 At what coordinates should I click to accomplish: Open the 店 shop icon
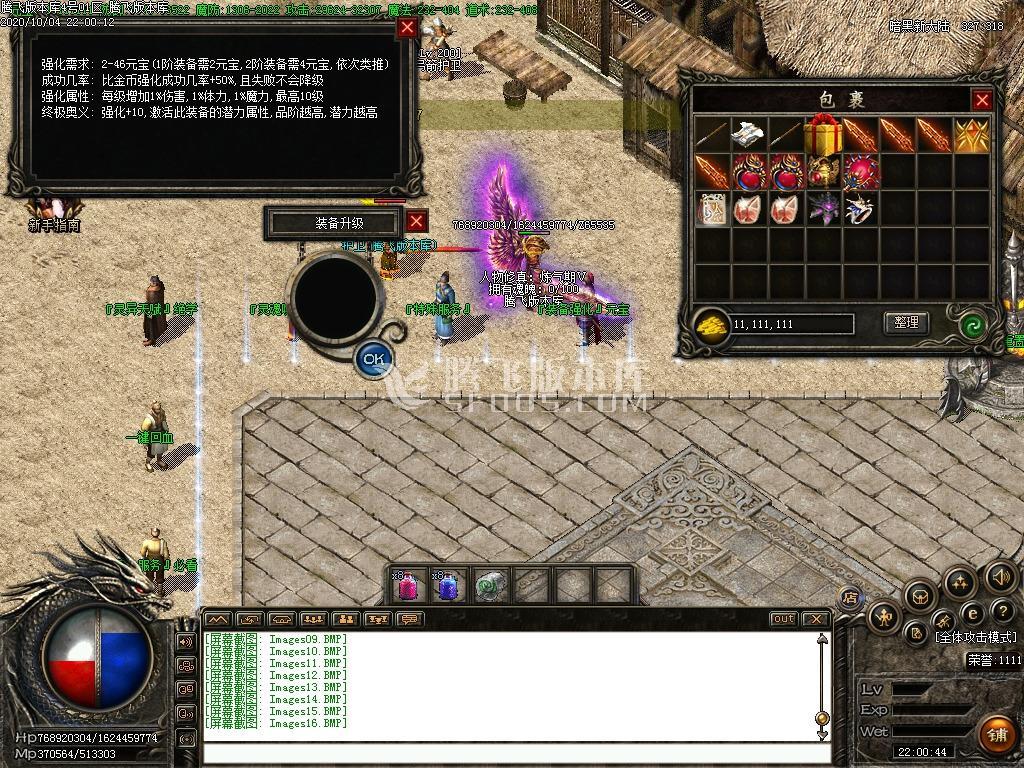coord(851,597)
